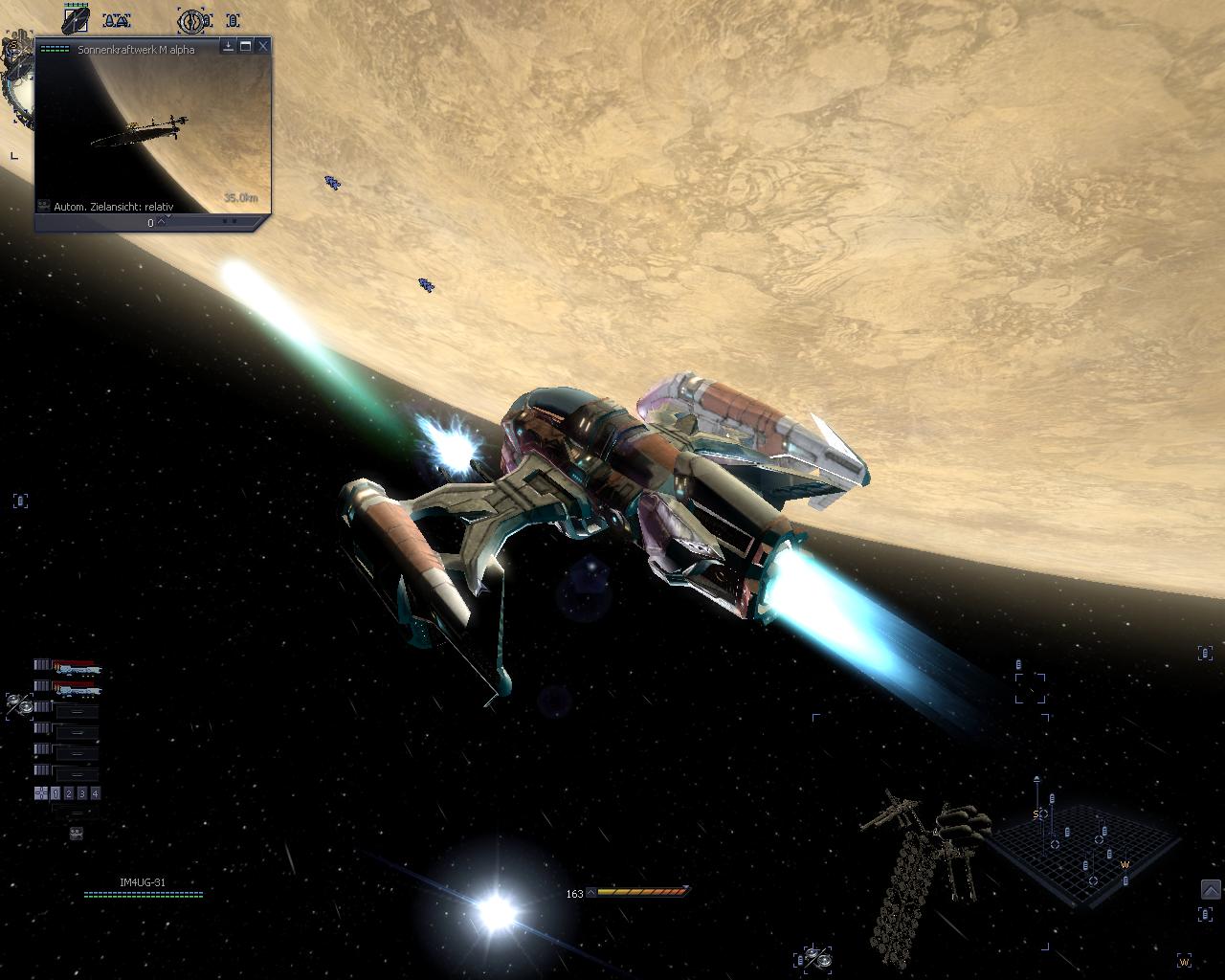Viewport: 1225px width, 980px height.
Task: Select the S marker on the radar grid
Action: [x=1036, y=814]
